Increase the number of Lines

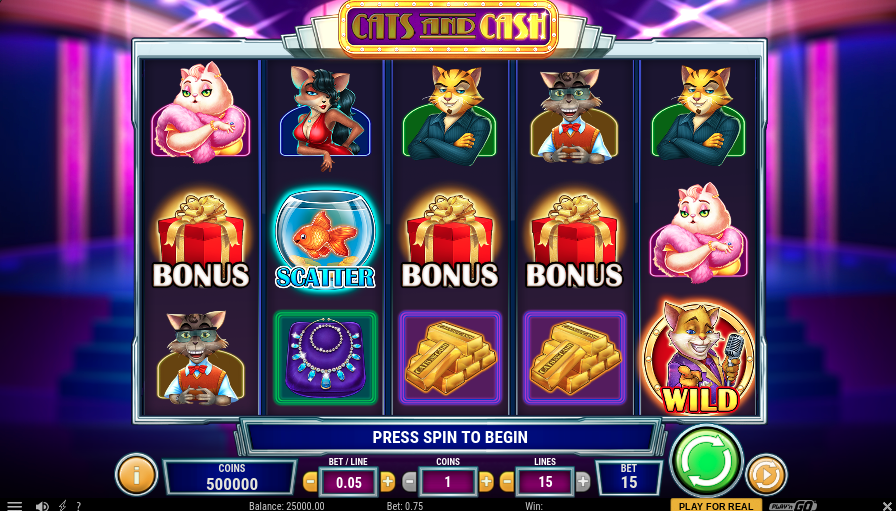point(583,482)
